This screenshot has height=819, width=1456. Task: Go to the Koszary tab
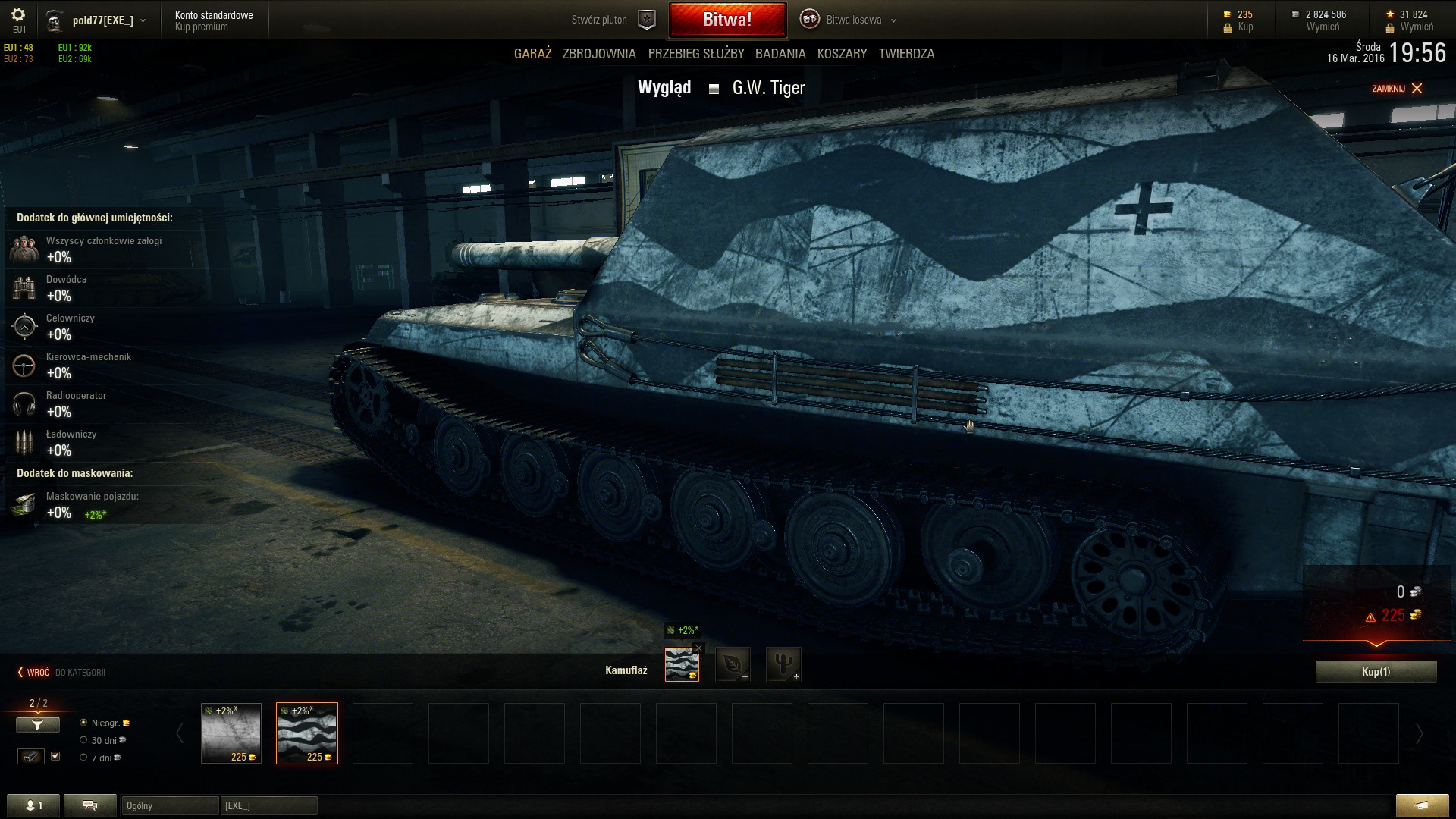(x=842, y=54)
